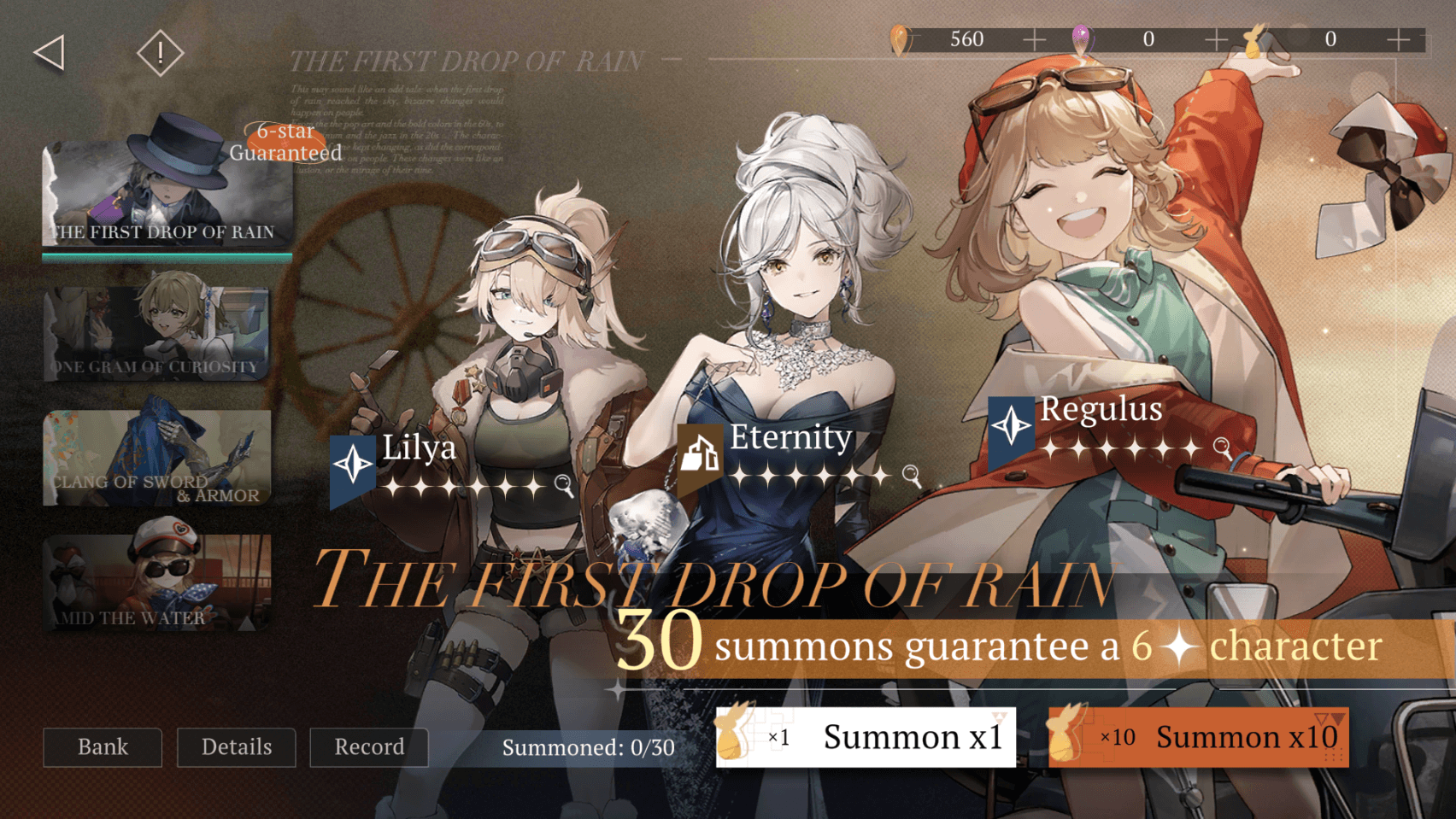Perform a single Summon x1

tap(866, 737)
